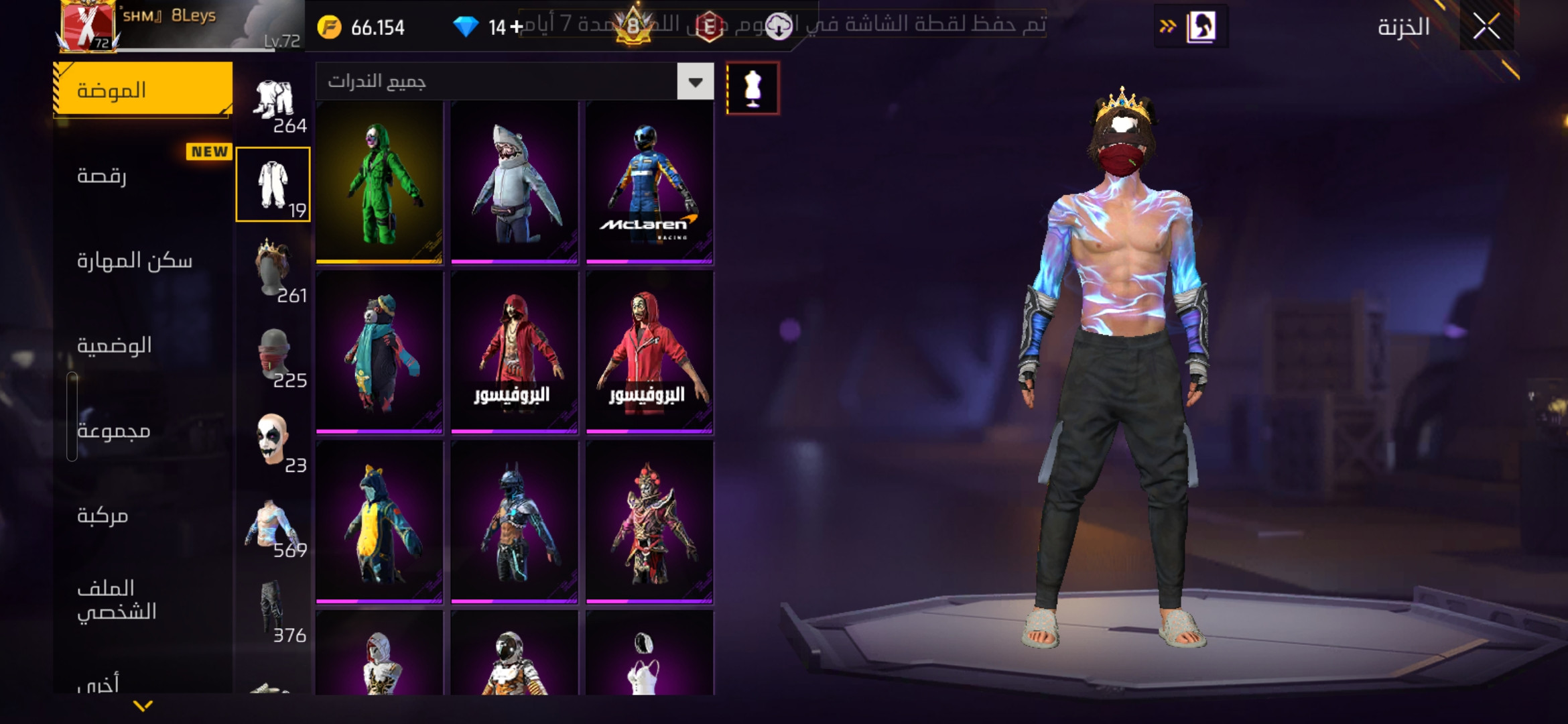The height and width of the screenshot is (724, 1568).
Task: Click the mannequin preview button
Action: coord(753,88)
